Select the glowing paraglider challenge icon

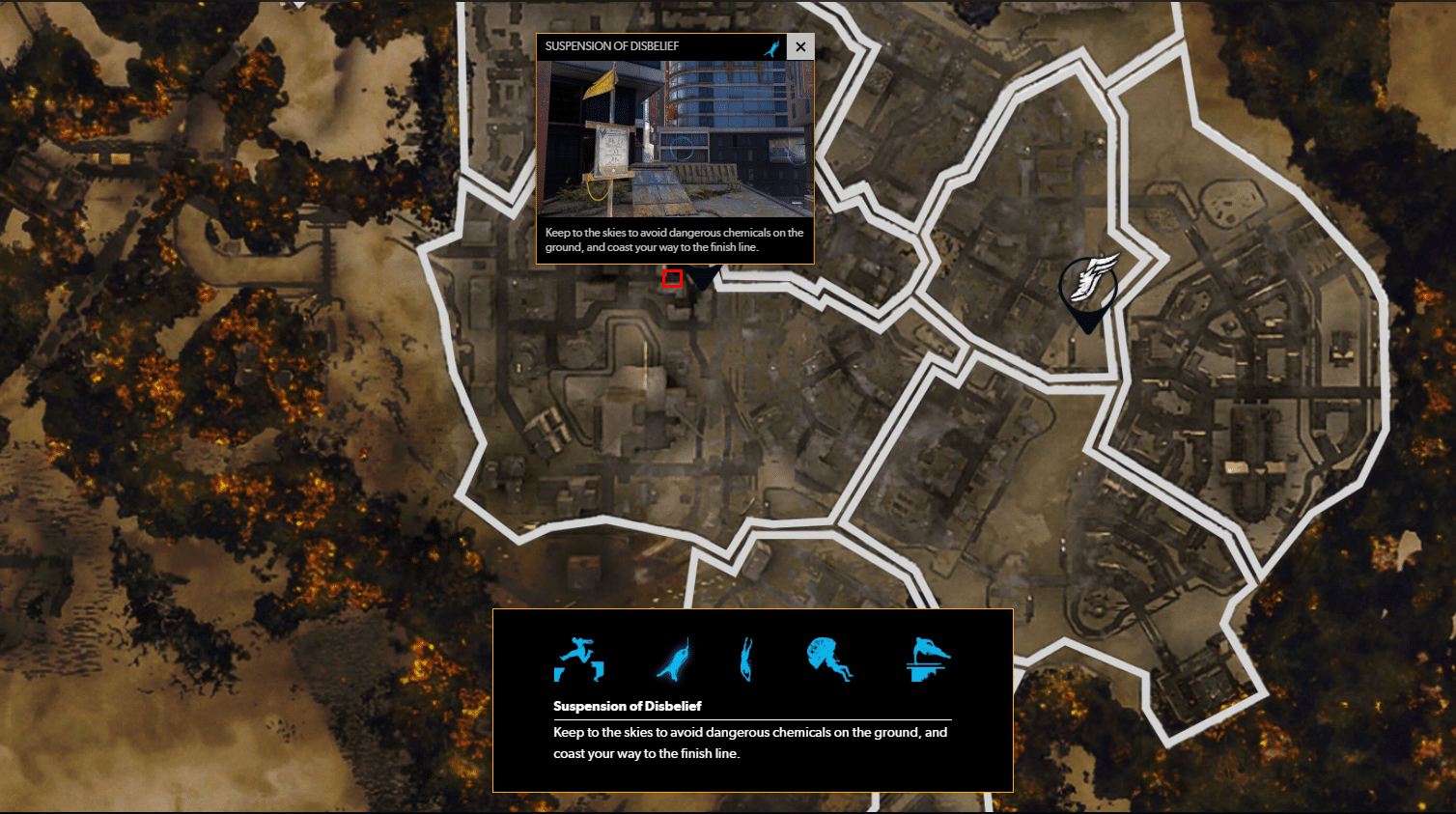tap(671, 659)
